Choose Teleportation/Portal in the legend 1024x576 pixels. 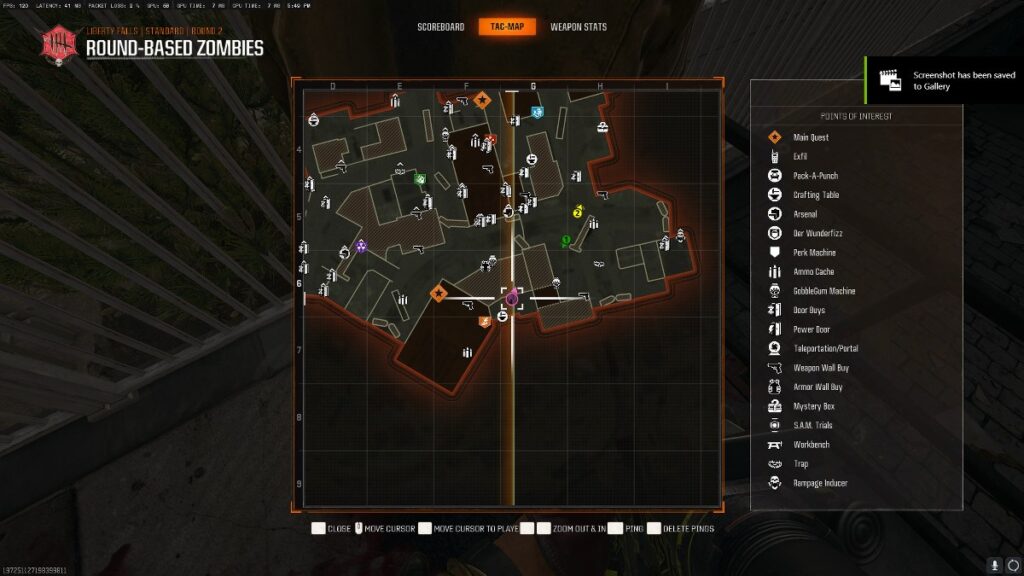point(825,348)
